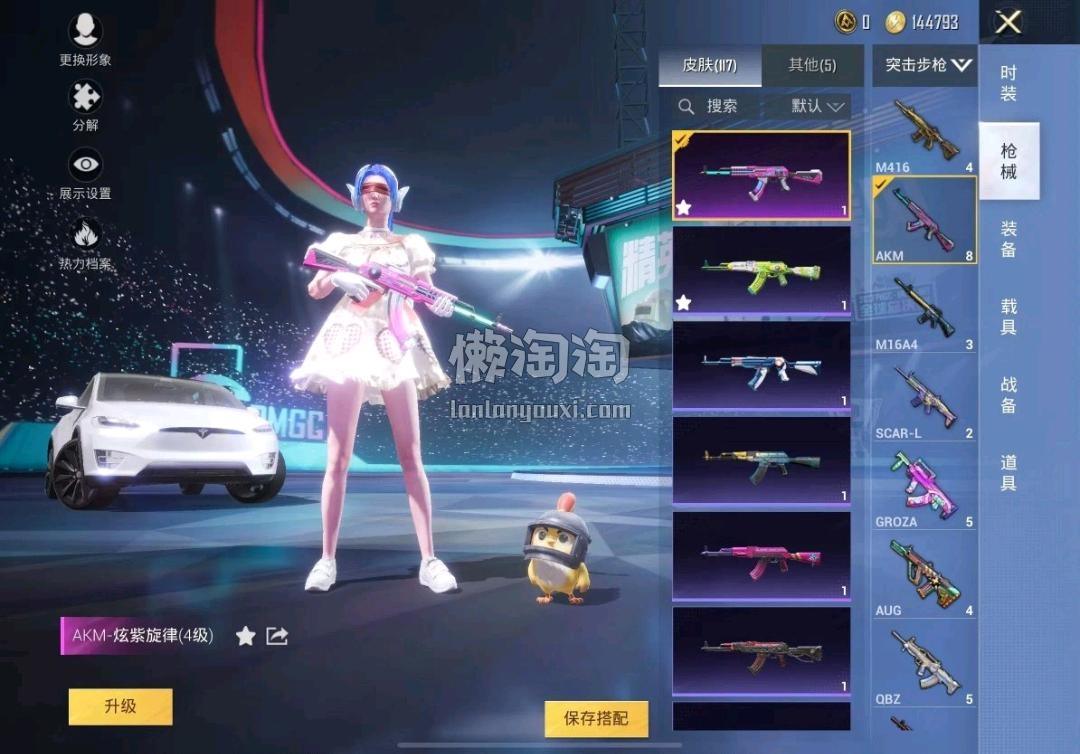The height and width of the screenshot is (754, 1080).
Task: Save the loadout with 保存搭配
Action: [597, 718]
